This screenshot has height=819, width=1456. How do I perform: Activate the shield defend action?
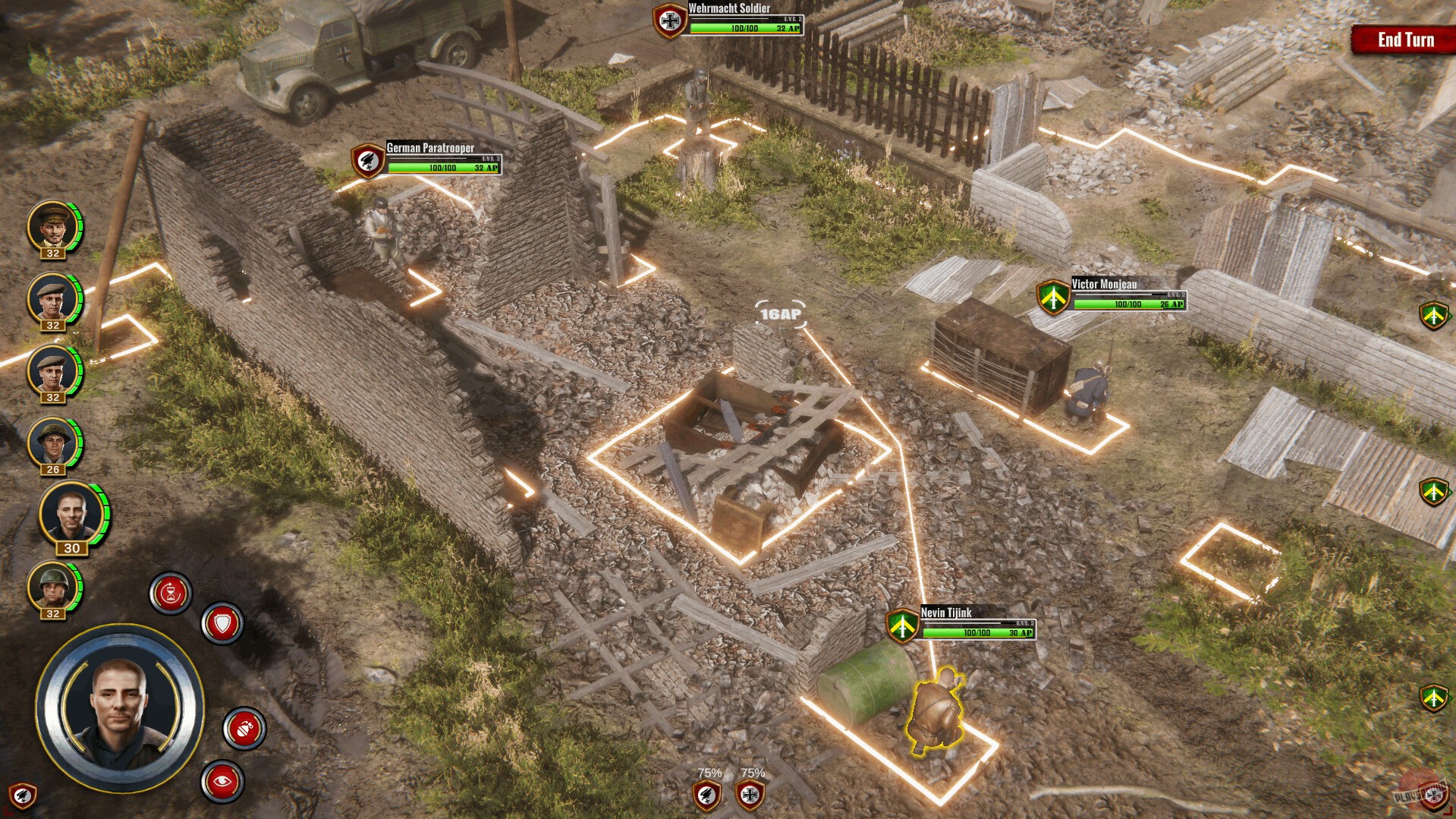[x=221, y=622]
